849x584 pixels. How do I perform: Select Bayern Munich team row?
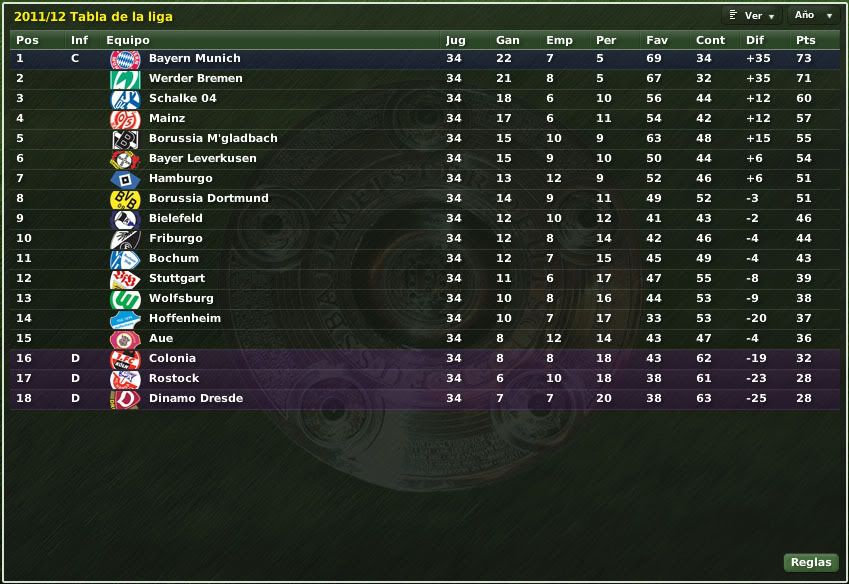click(194, 59)
